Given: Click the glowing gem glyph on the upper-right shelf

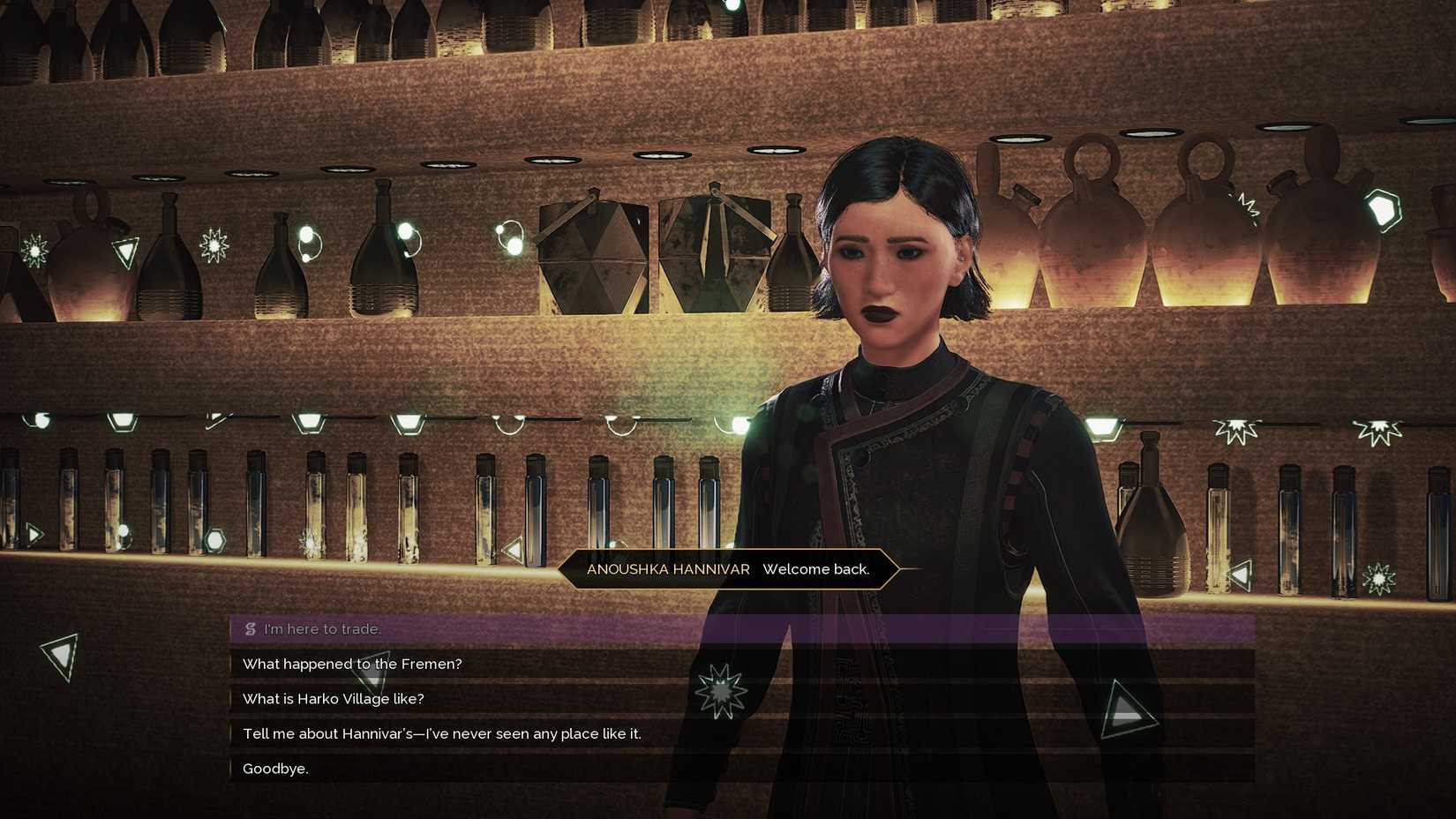Looking at the screenshot, I should click(x=1384, y=208).
